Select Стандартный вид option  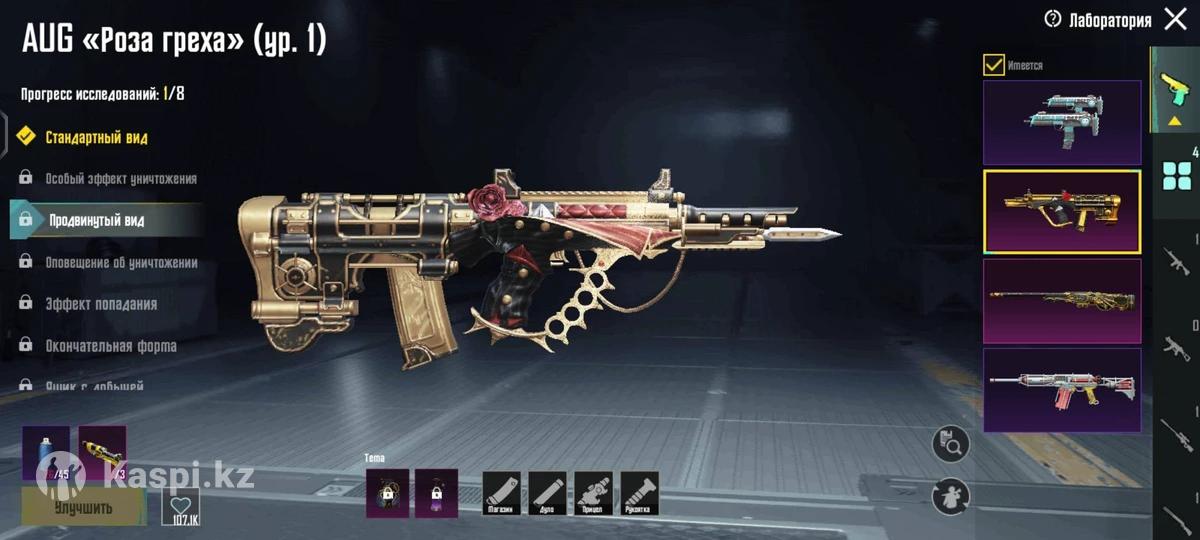point(96,137)
